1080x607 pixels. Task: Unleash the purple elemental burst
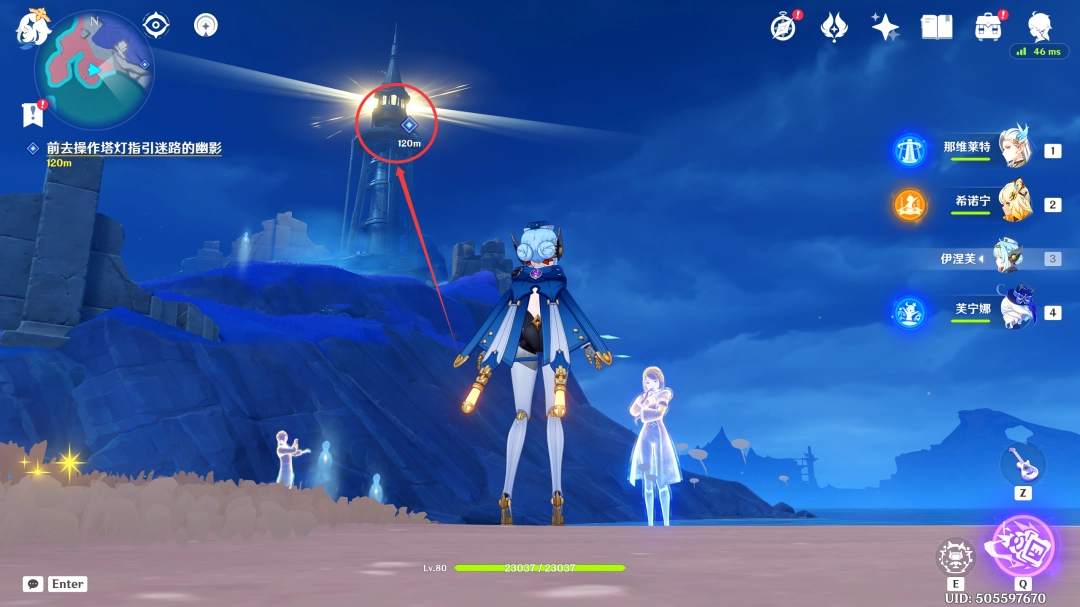coord(1024,547)
